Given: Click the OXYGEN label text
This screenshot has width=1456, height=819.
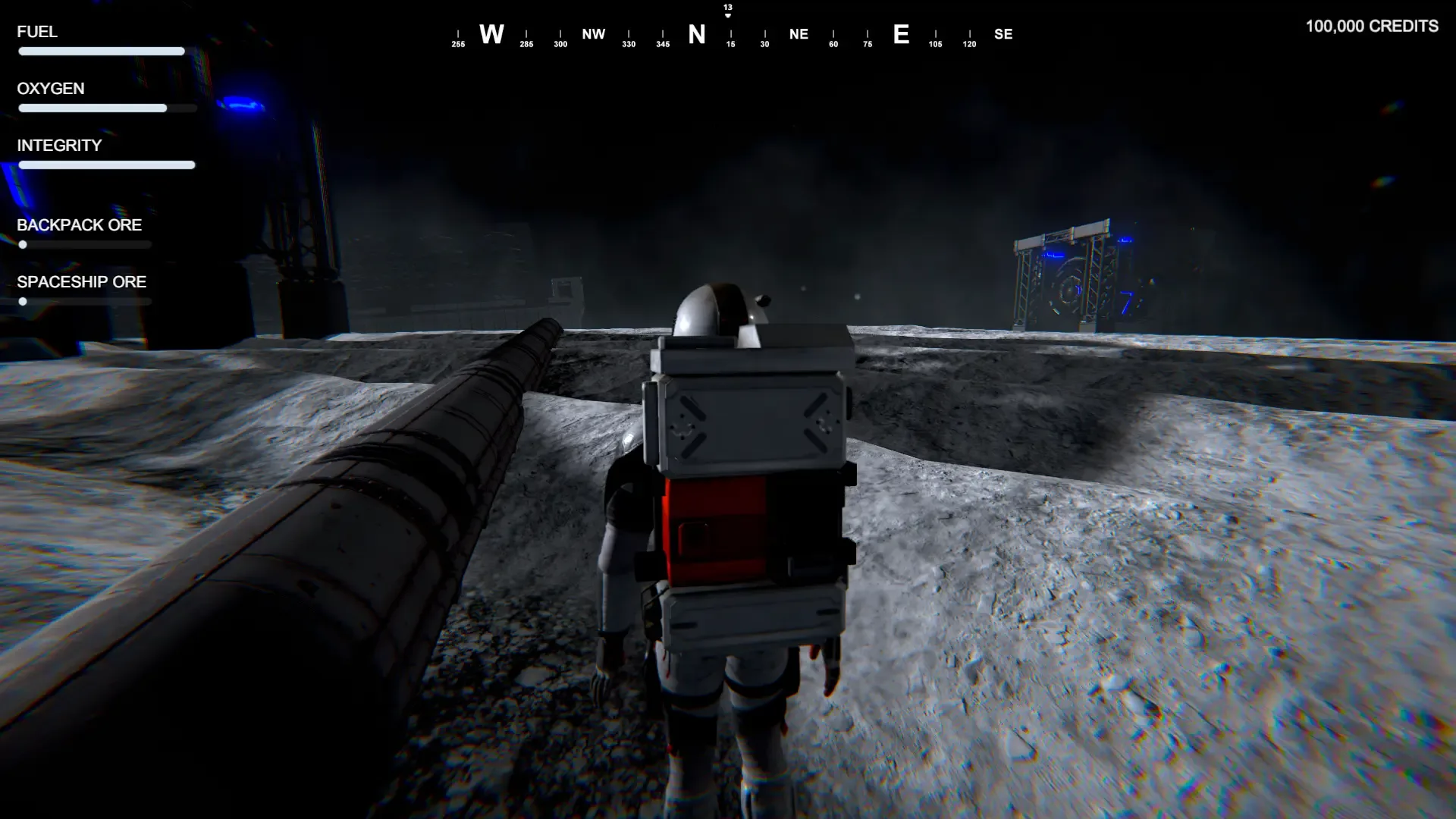Looking at the screenshot, I should tap(50, 89).
